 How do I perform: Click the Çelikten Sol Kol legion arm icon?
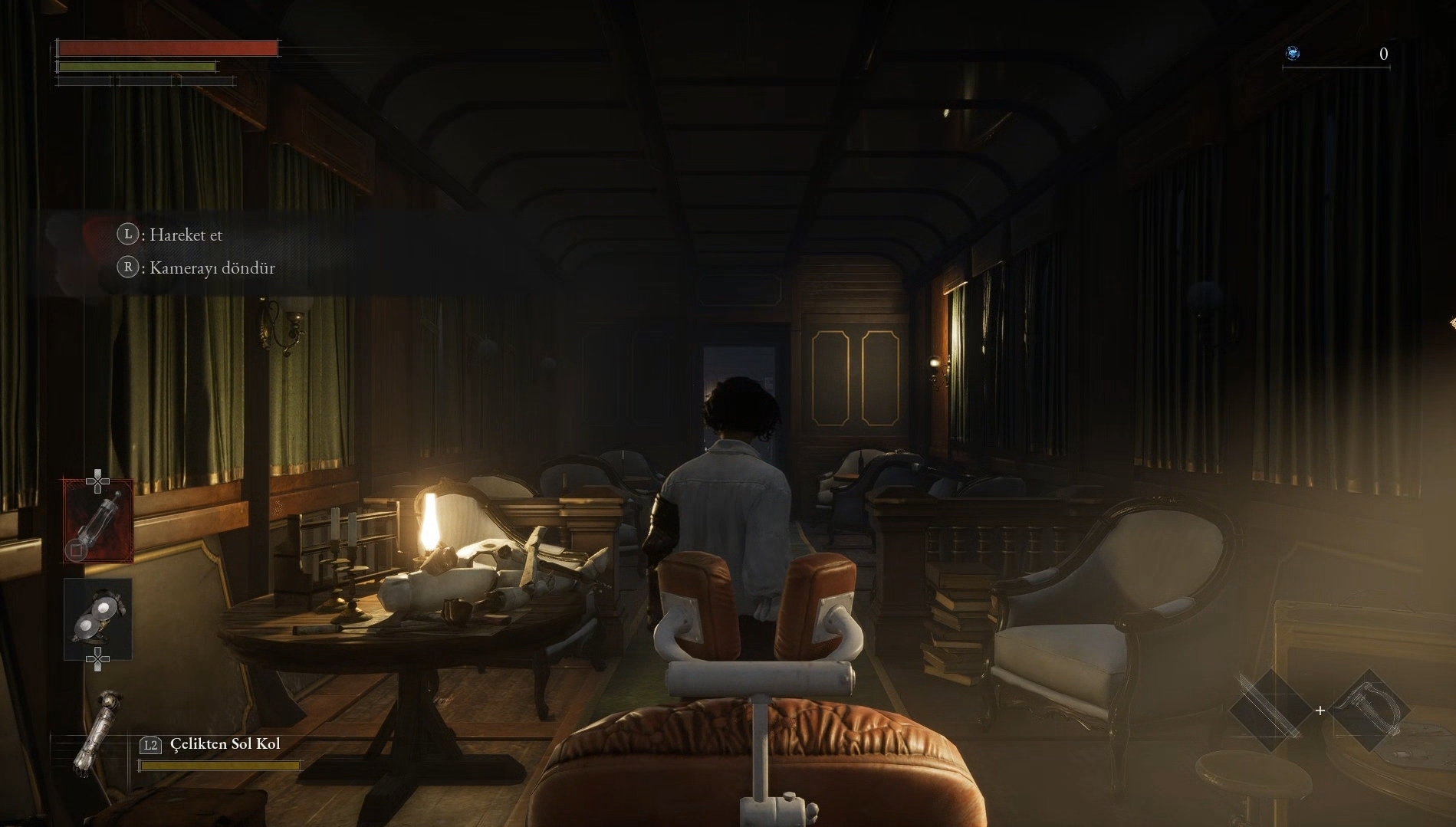pyautogui.click(x=97, y=735)
